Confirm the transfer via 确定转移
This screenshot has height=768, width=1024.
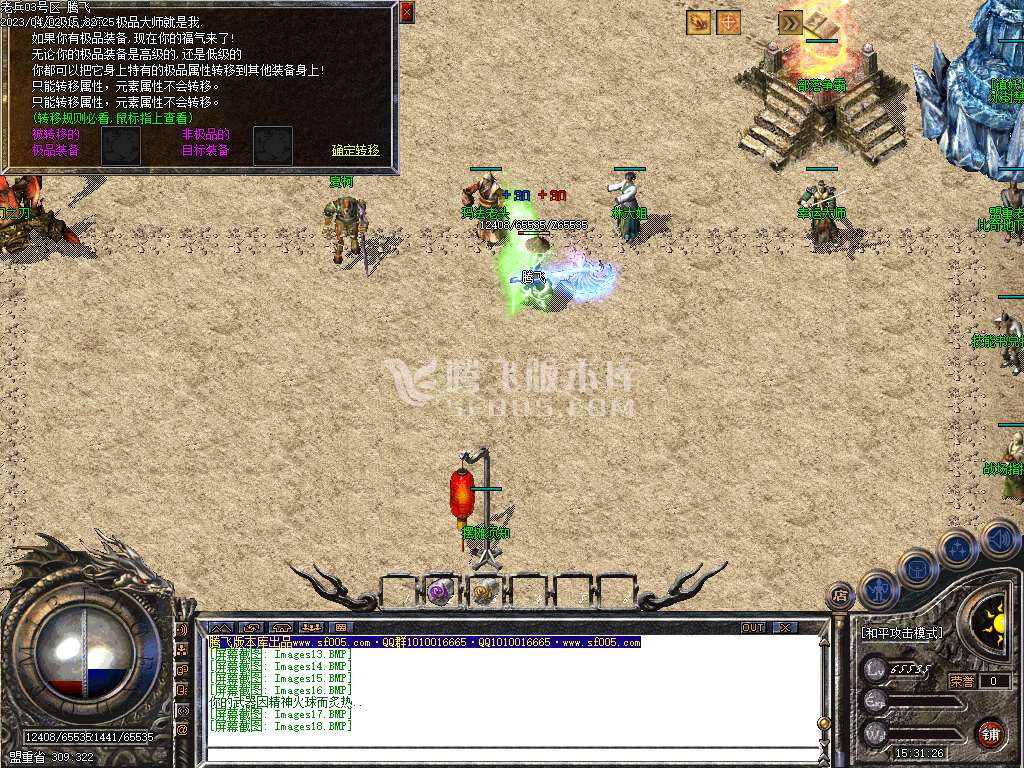pyautogui.click(x=356, y=150)
